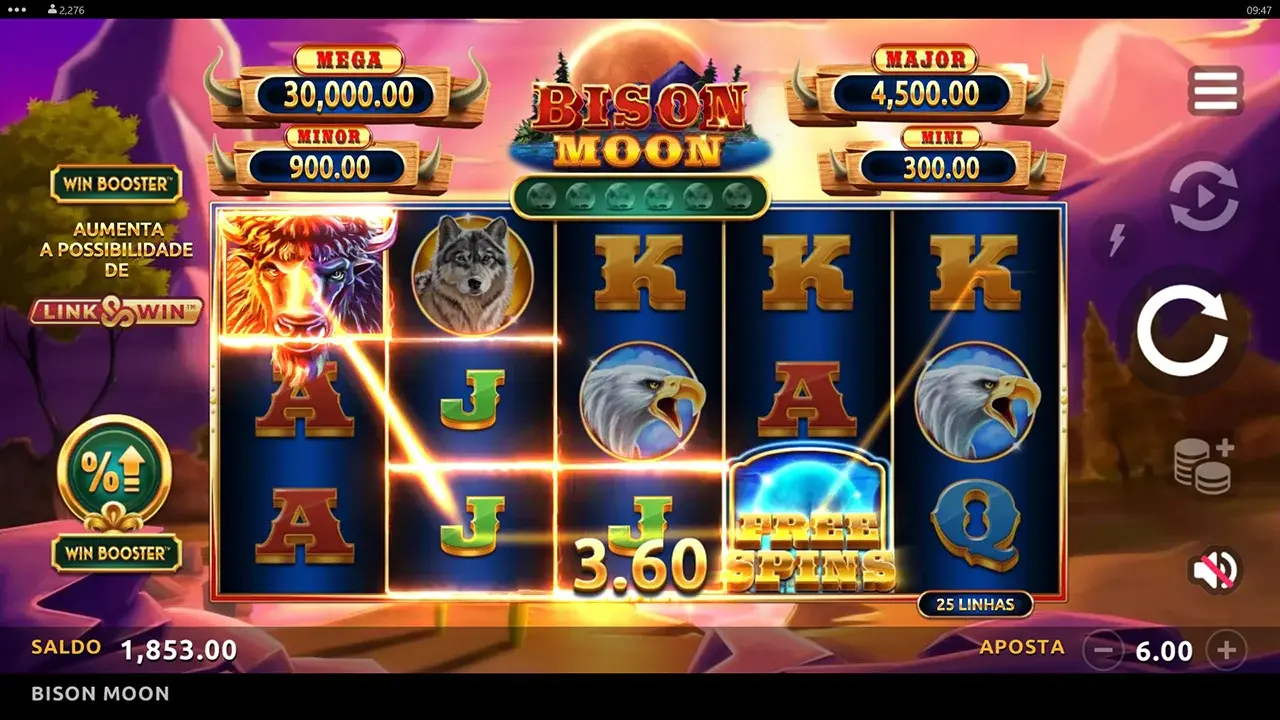Open the hamburger menu top right
Image resolution: width=1280 pixels, height=720 pixels.
(1213, 89)
